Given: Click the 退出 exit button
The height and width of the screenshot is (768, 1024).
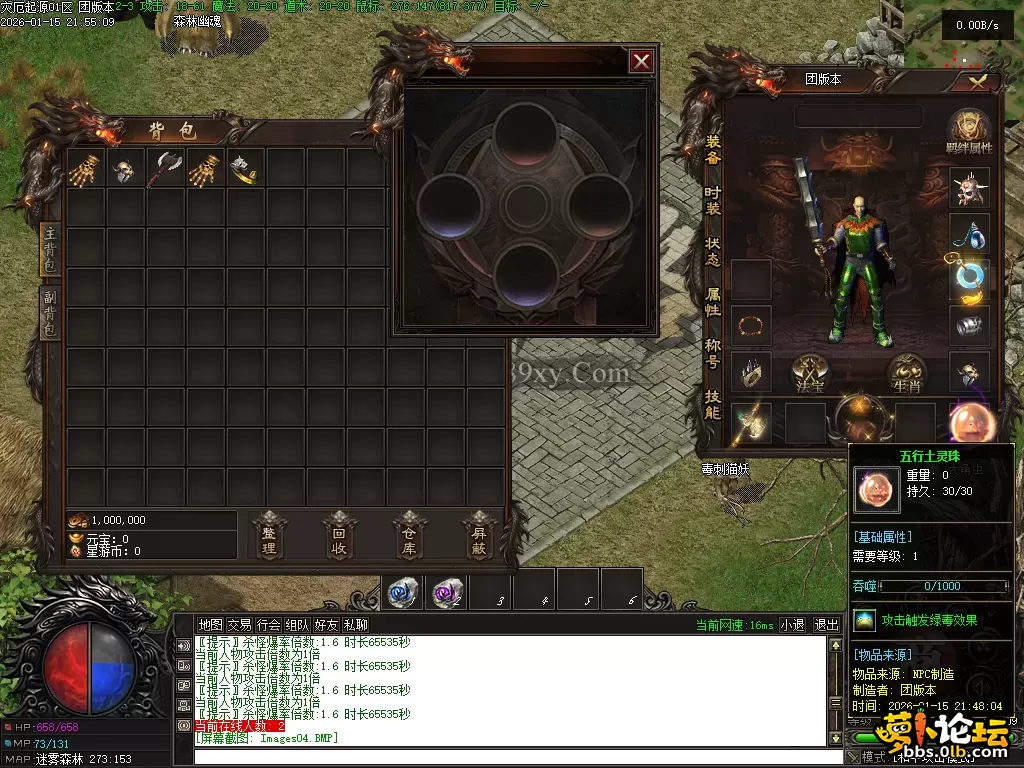Looking at the screenshot, I should (826, 625).
